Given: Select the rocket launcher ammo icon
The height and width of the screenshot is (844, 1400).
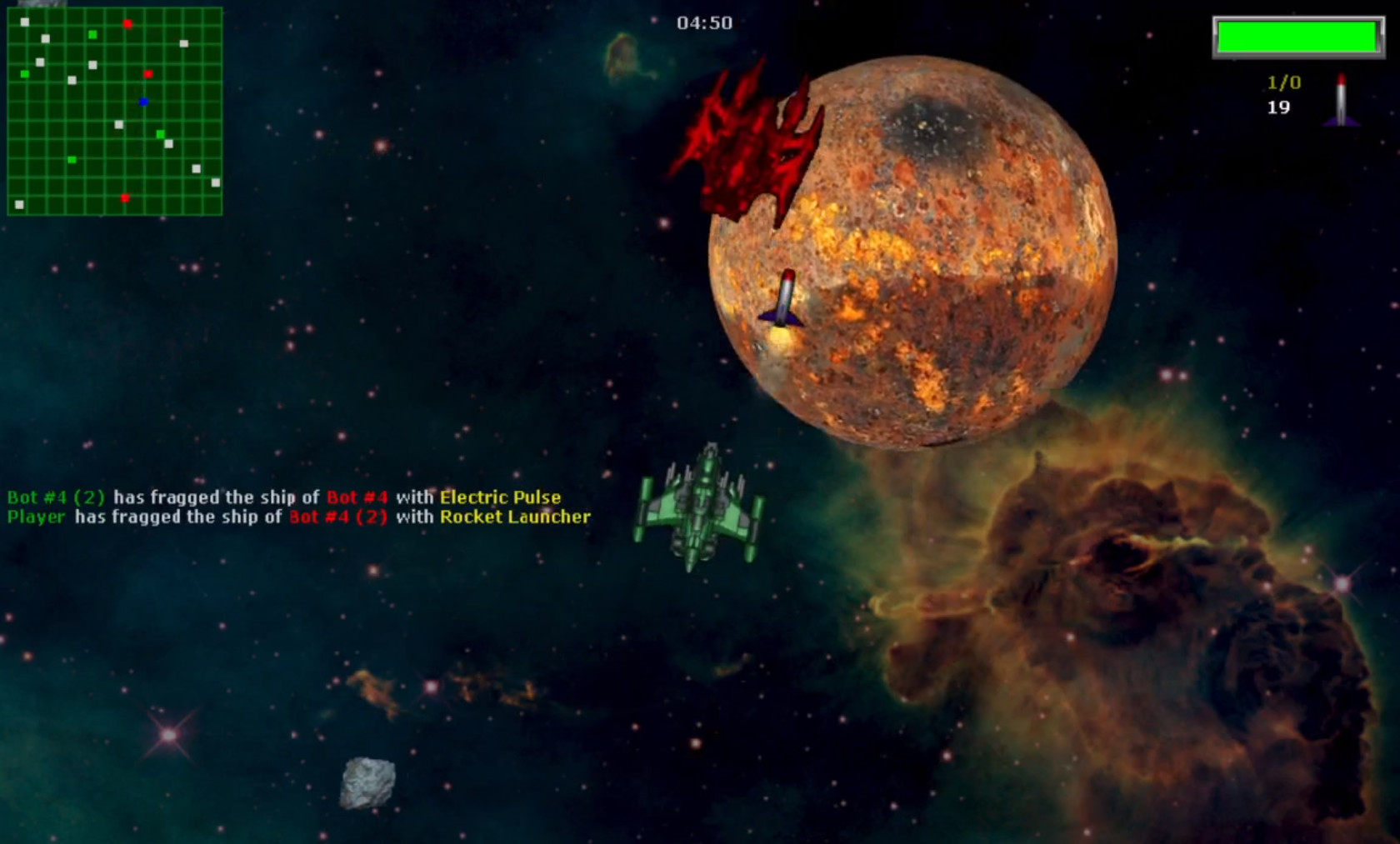Looking at the screenshot, I should [x=1342, y=98].
